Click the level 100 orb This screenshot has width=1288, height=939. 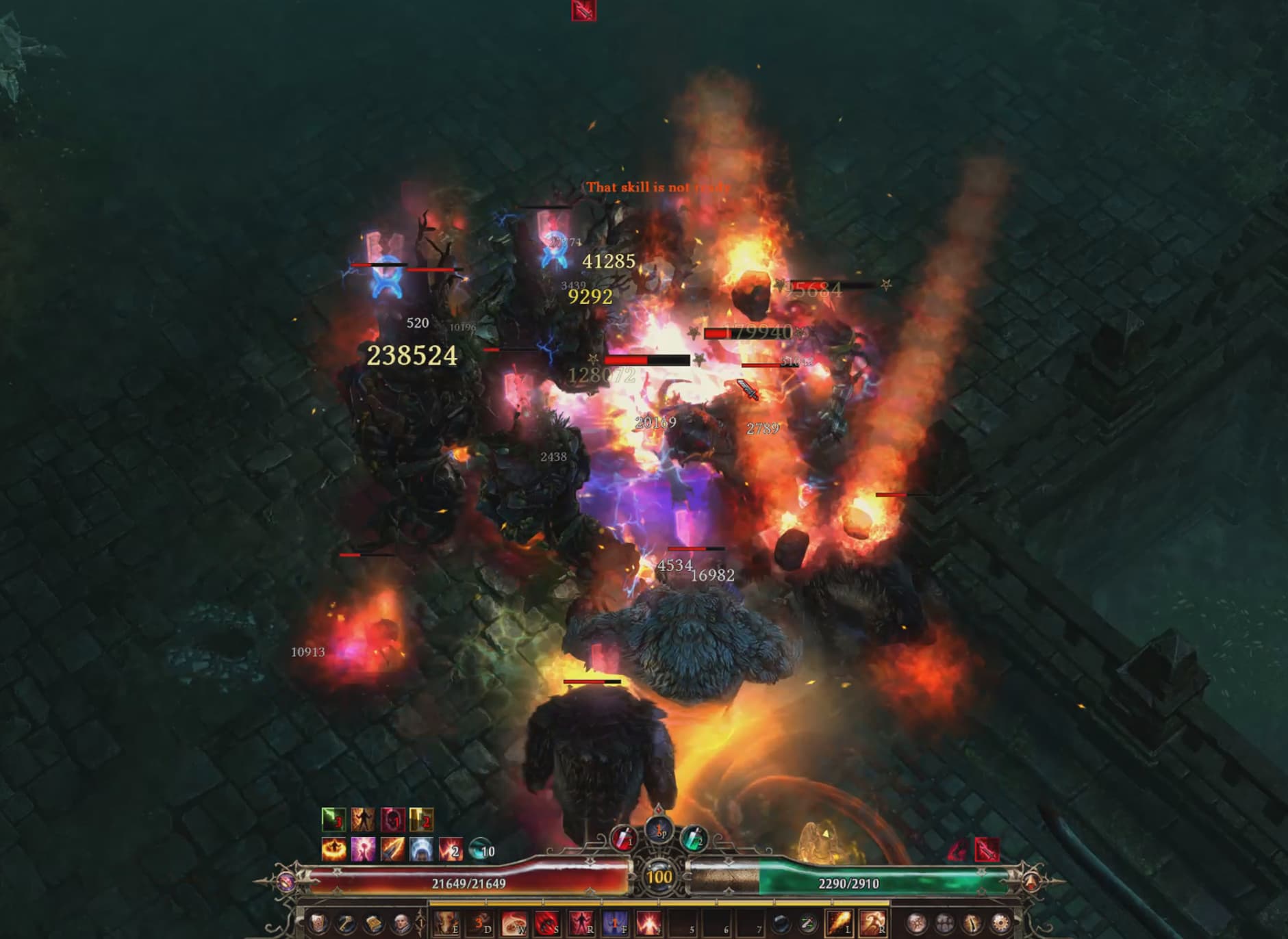659,877
